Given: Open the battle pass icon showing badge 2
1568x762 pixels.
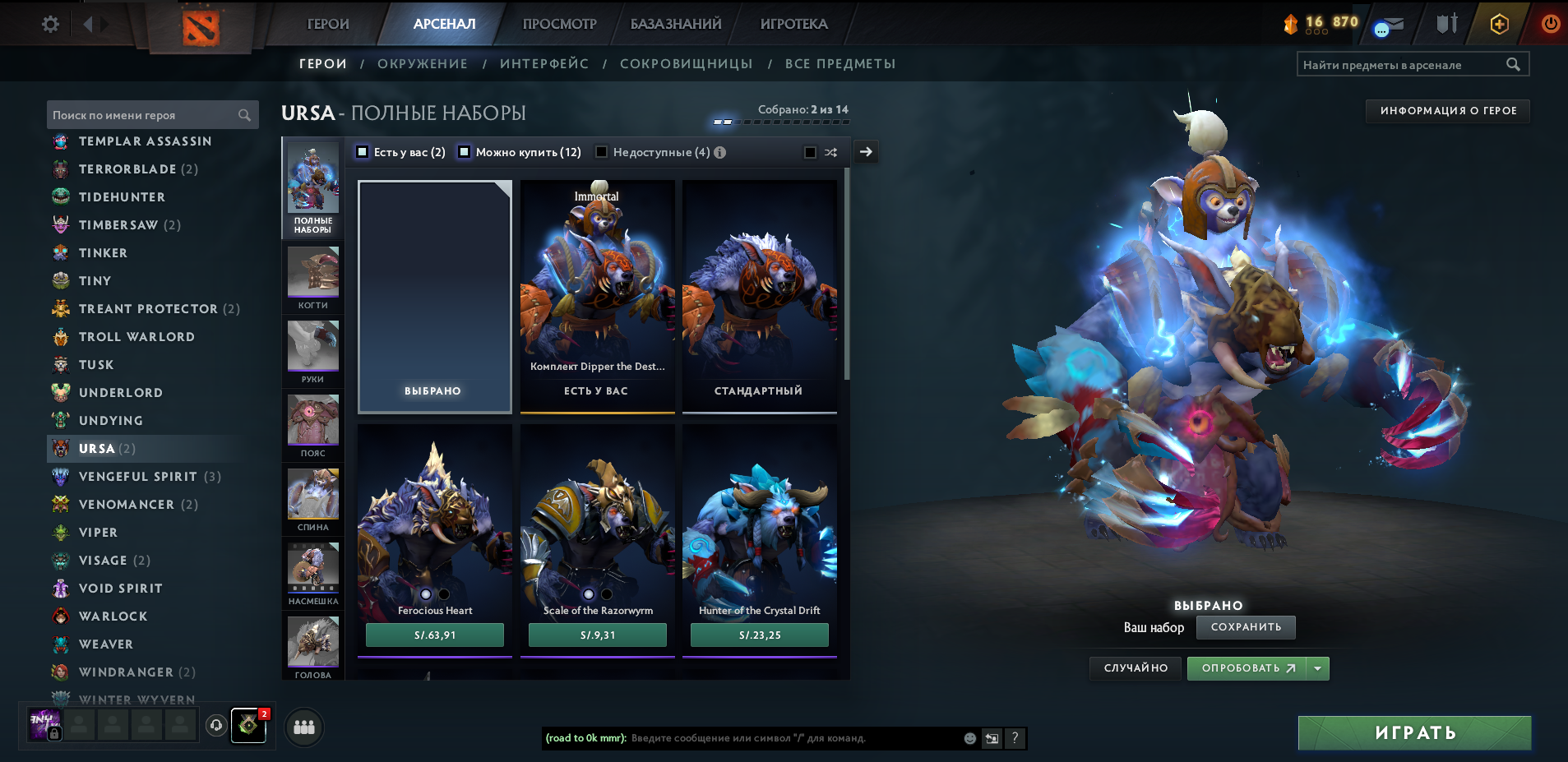Looking at the screenshot, I should point(248,727).
